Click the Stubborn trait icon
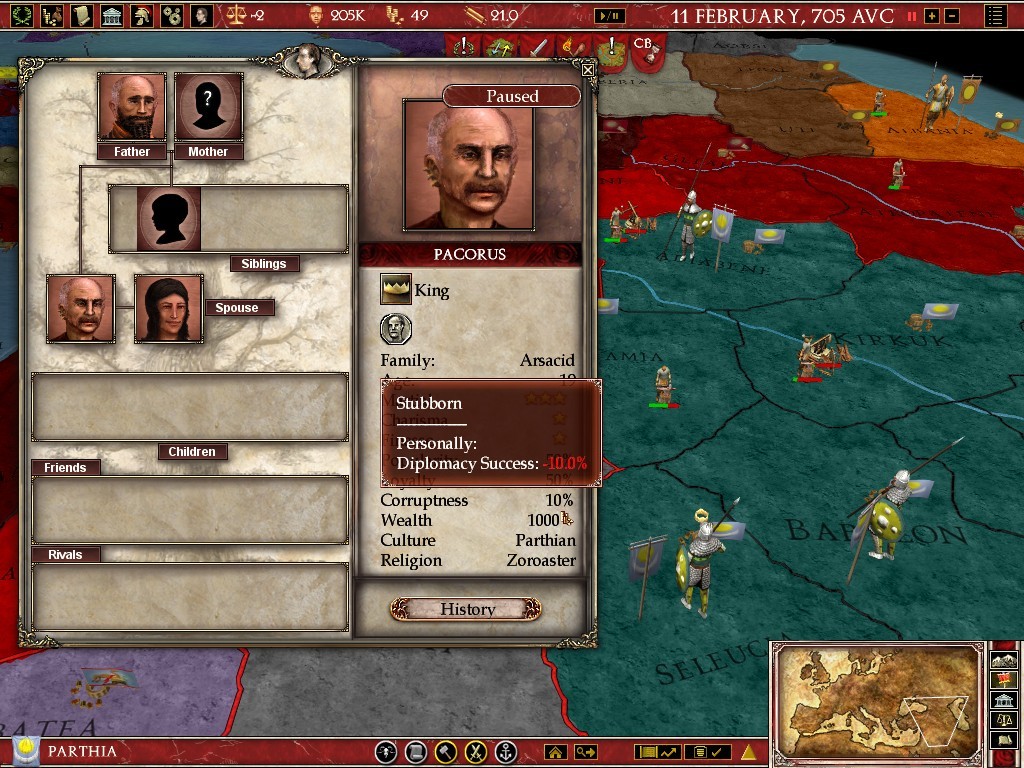Image resolution: width=1024 pixels, height=768 pixels. (x=396, y=328)
